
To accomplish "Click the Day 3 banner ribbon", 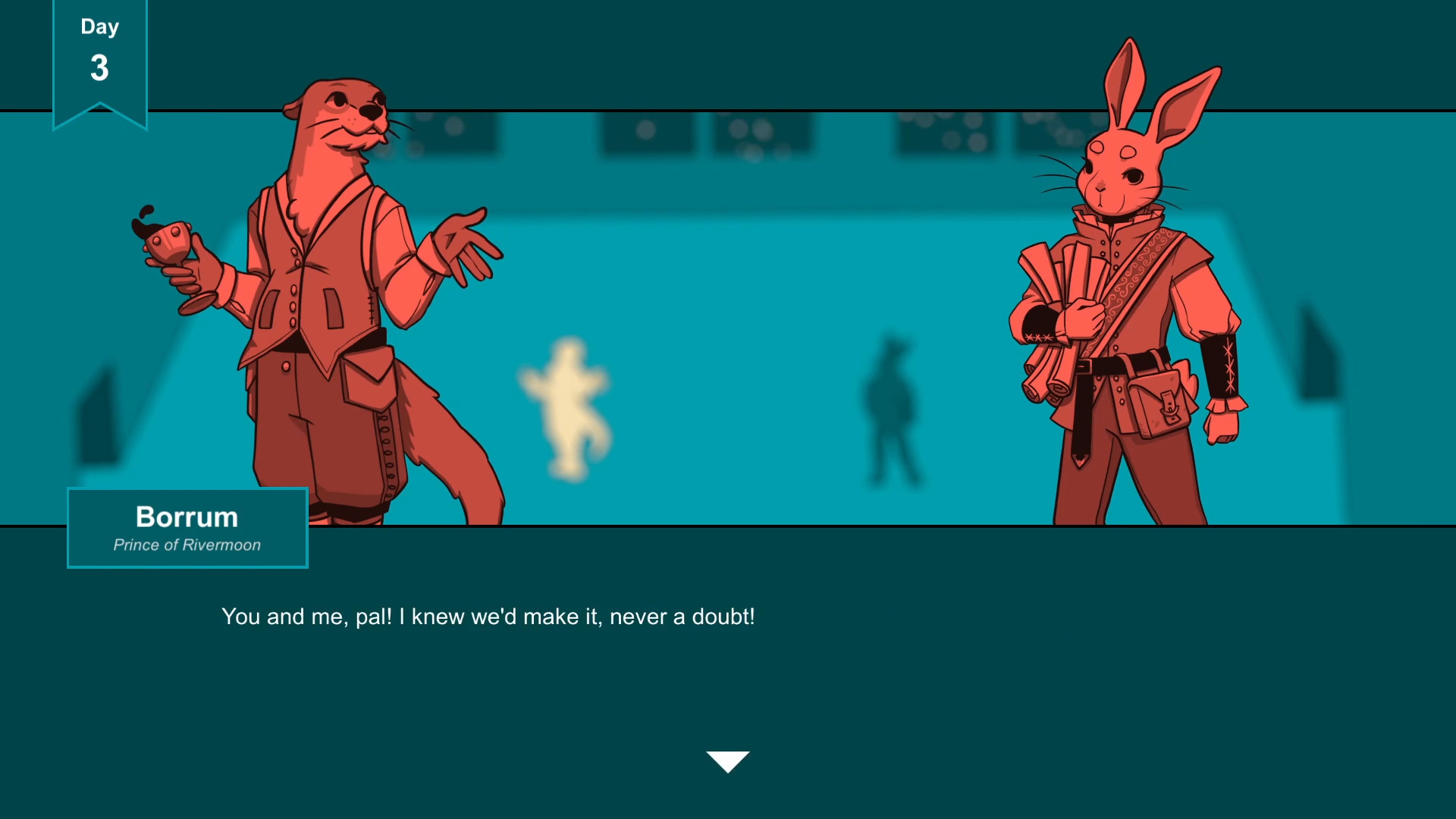I will [x=99, y=57].
